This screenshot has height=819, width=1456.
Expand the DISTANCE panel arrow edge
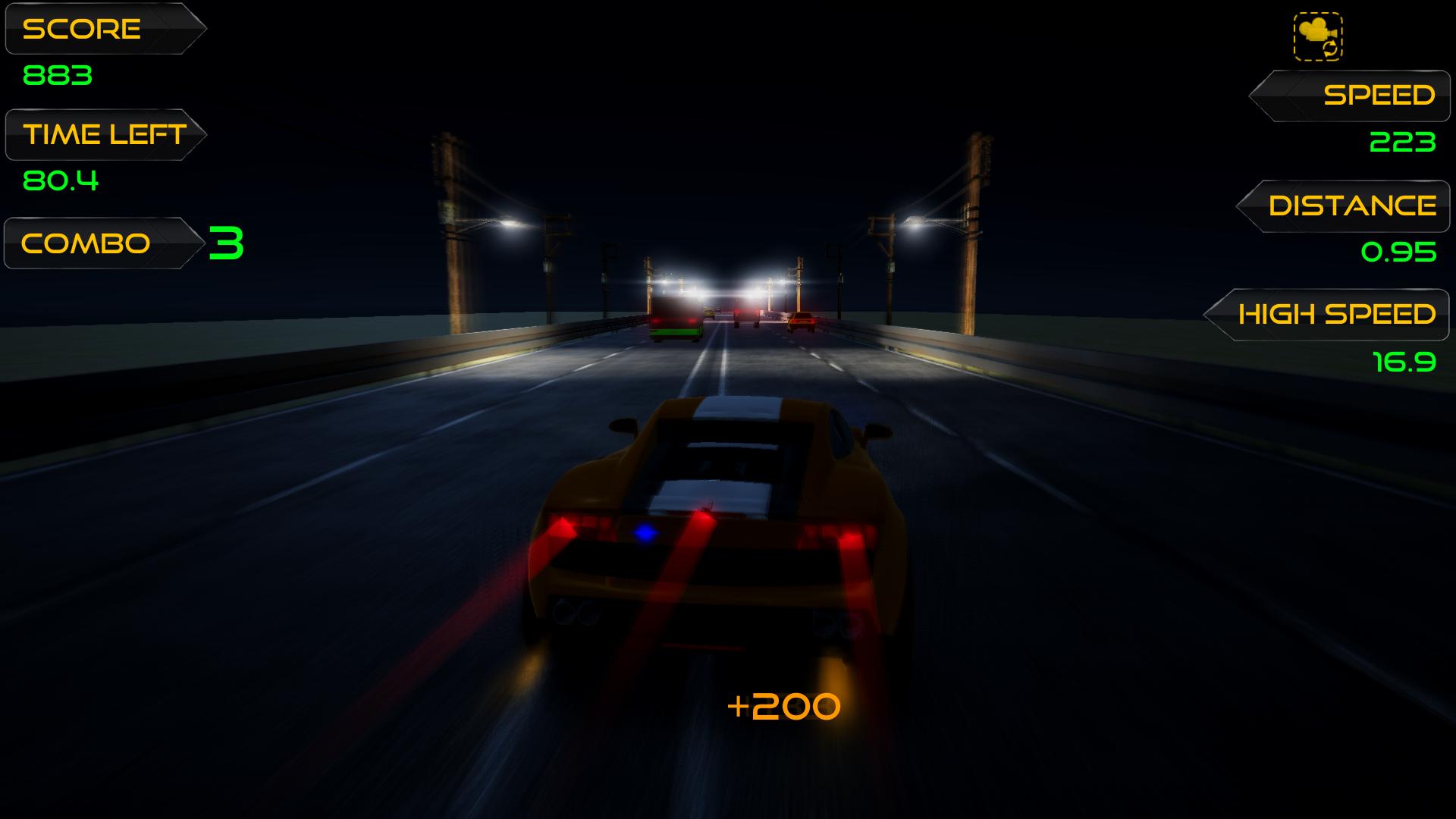[1249, 206]
